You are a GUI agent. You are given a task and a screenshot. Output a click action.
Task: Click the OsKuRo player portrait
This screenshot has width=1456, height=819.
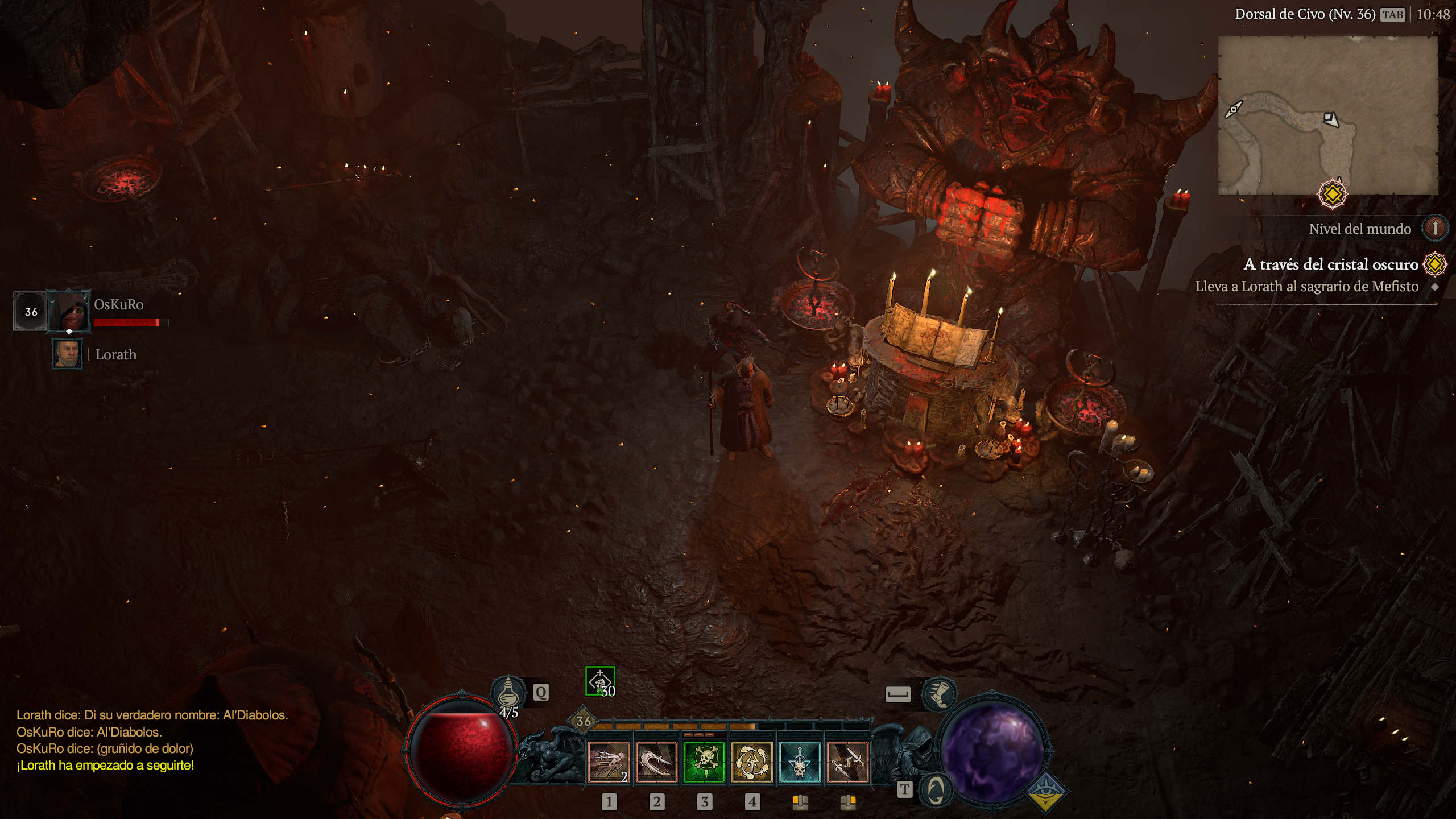tap(69, 311)
